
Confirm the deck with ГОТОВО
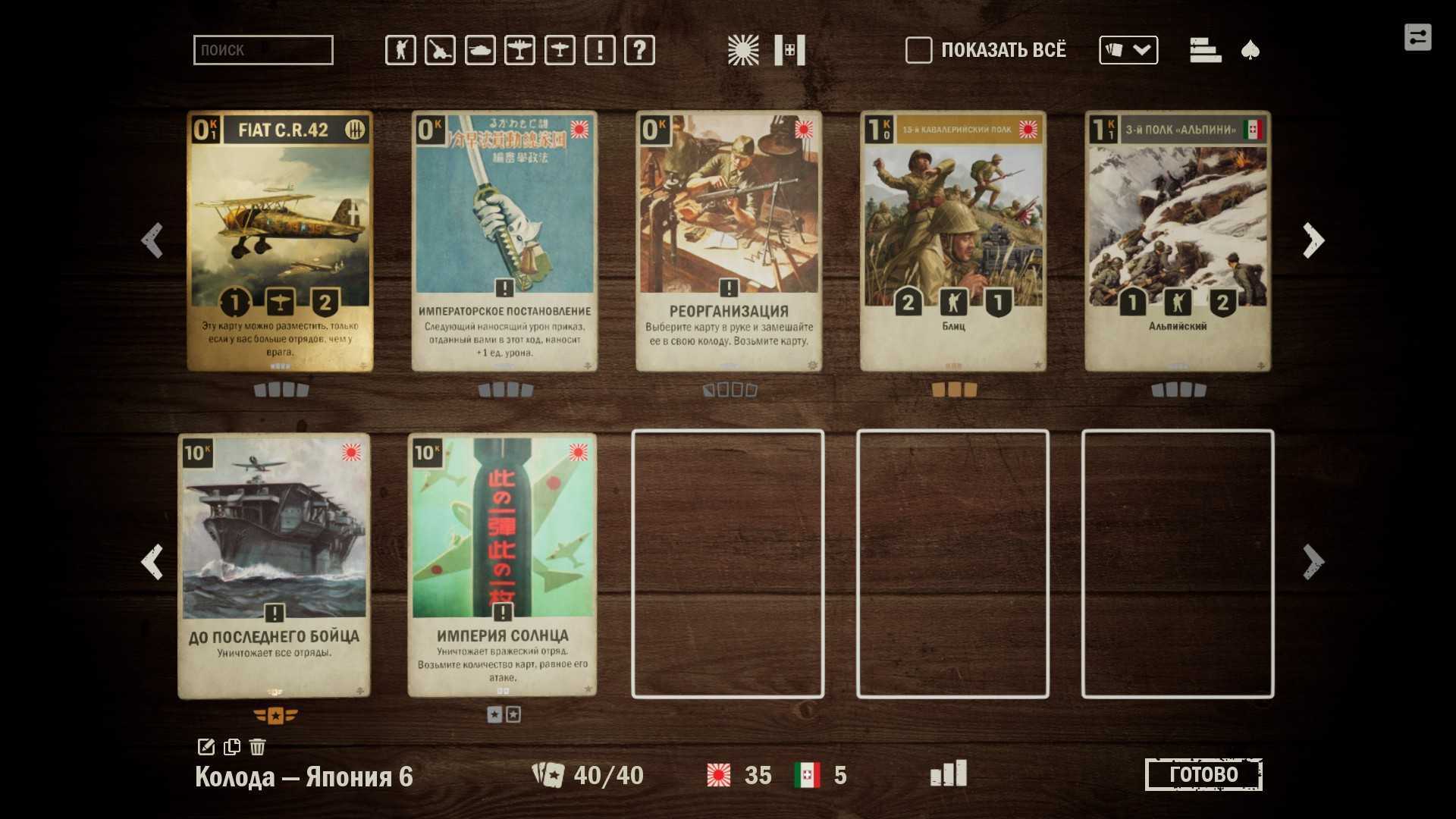(x=1203, y=774)
